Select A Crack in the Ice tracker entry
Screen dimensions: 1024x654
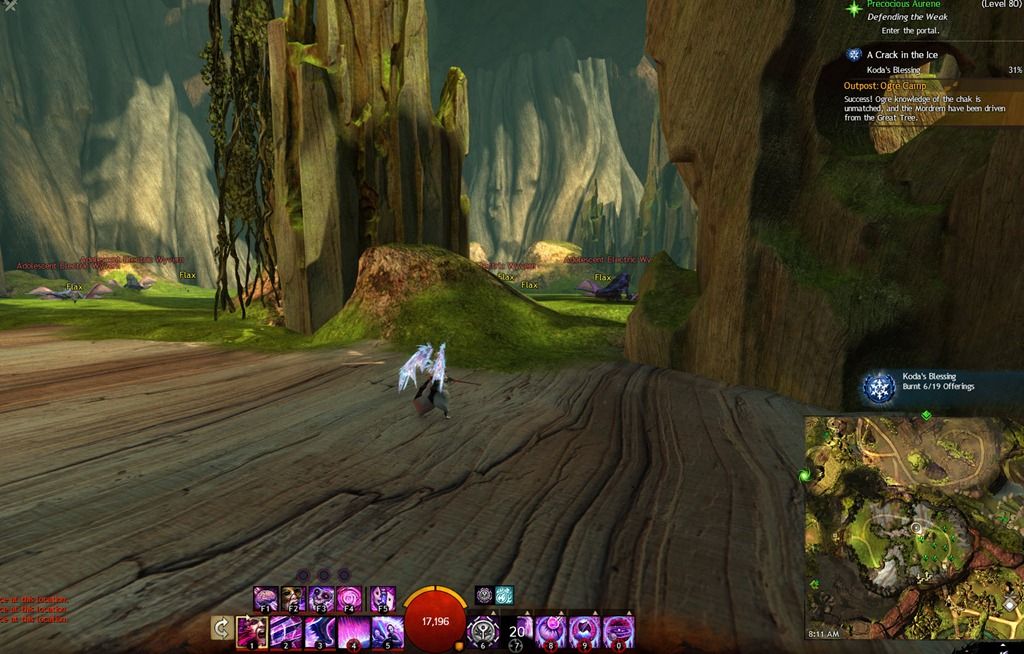point(902,54)
